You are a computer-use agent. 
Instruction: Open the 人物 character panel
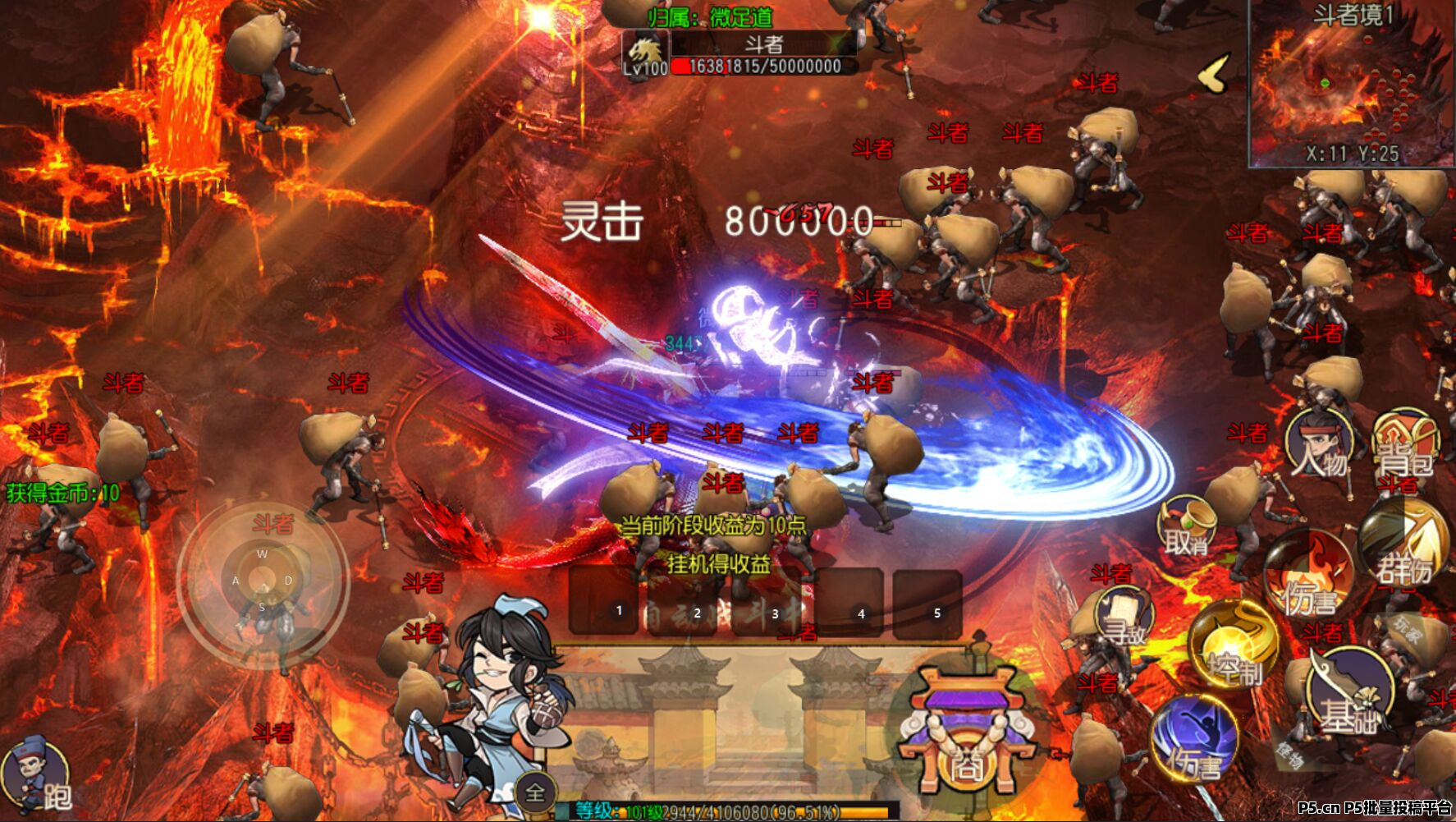coord(1319,448)
